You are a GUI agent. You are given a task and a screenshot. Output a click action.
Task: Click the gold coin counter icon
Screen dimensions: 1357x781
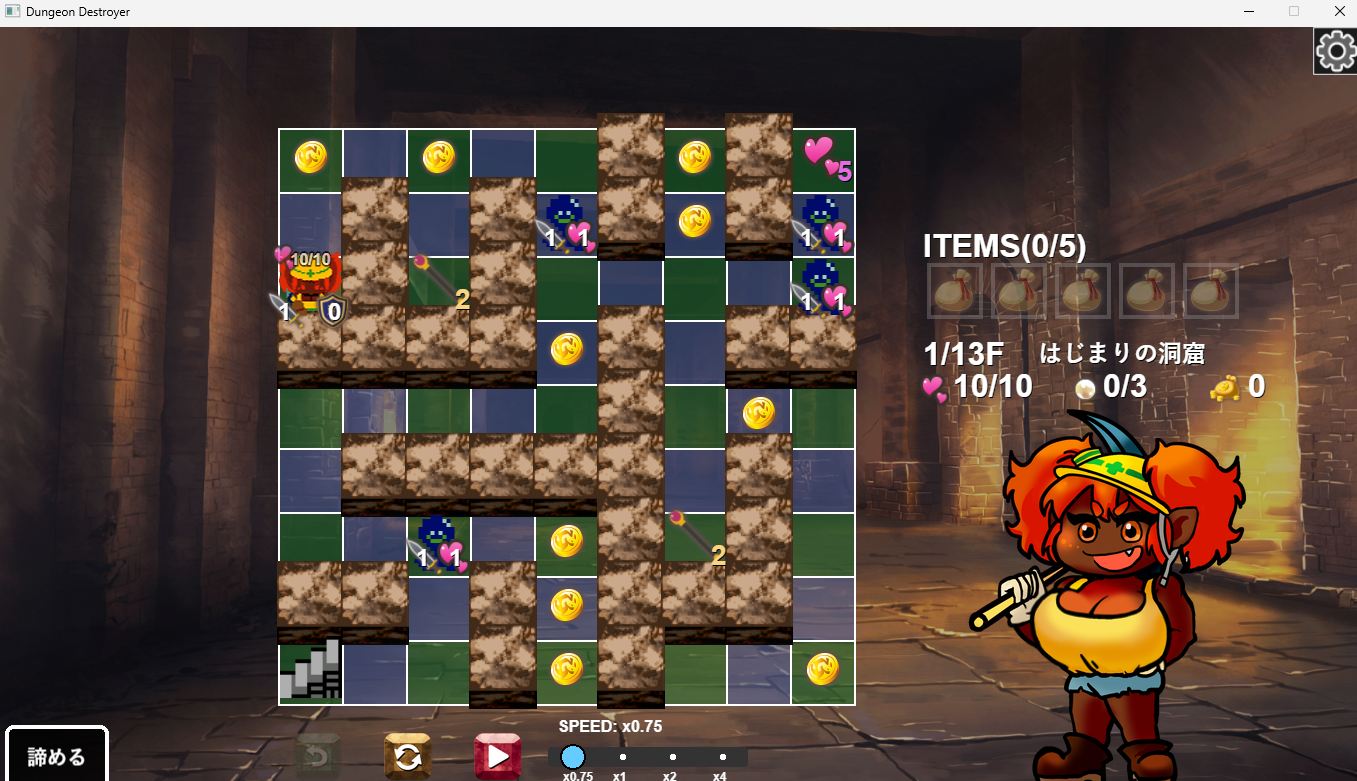click(x=1227, y=386)
